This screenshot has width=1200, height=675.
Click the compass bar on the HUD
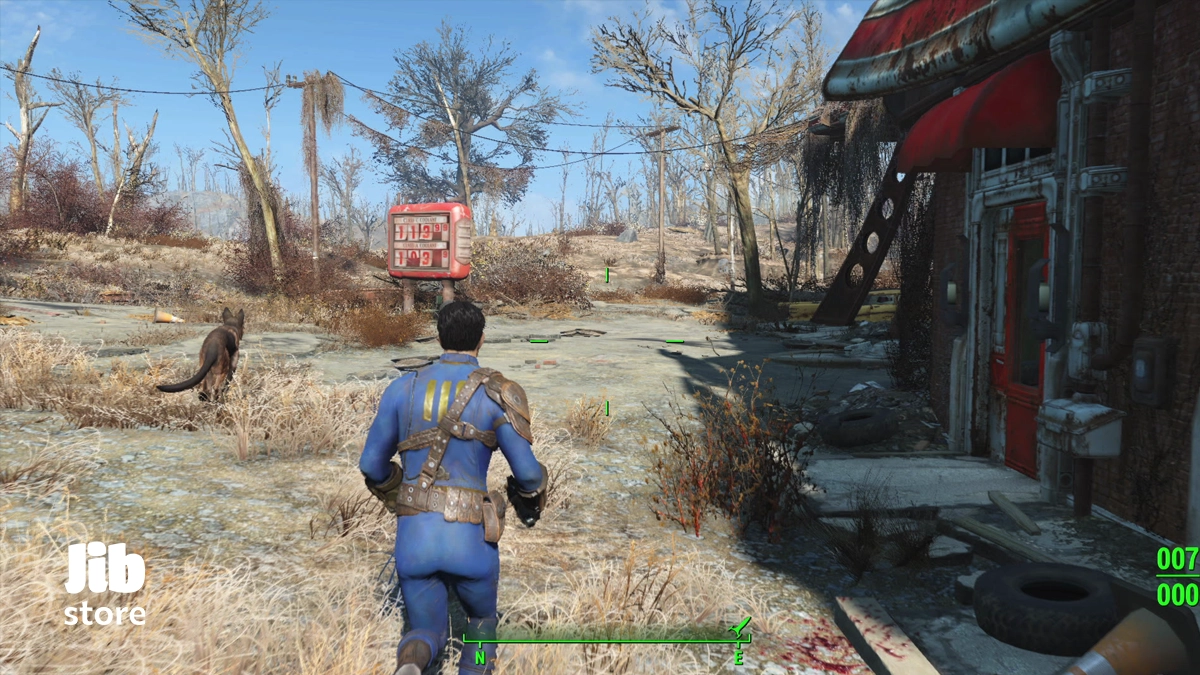coord(605,641)
